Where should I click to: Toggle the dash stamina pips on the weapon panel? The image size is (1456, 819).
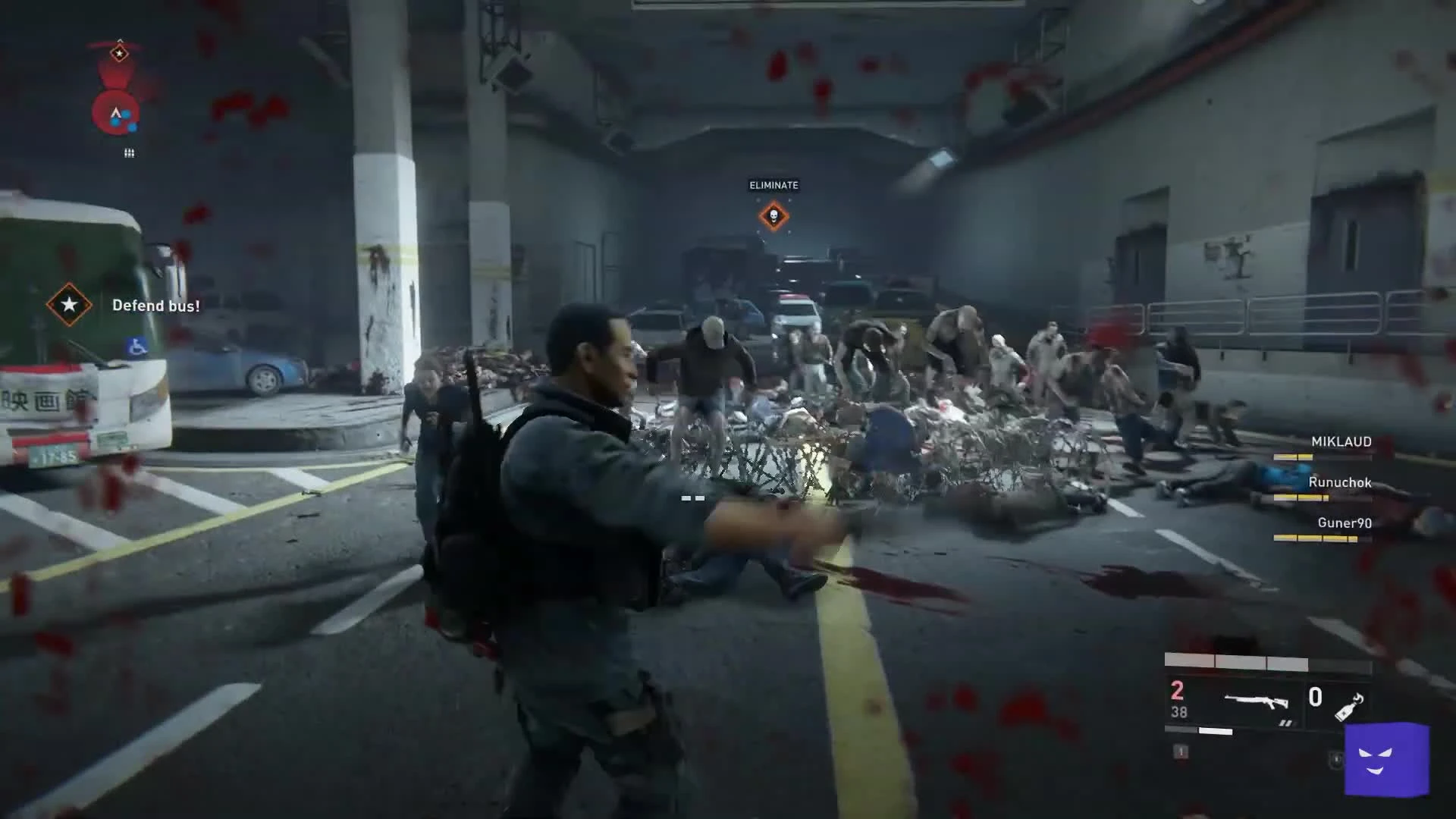[x=1287, y=722]
